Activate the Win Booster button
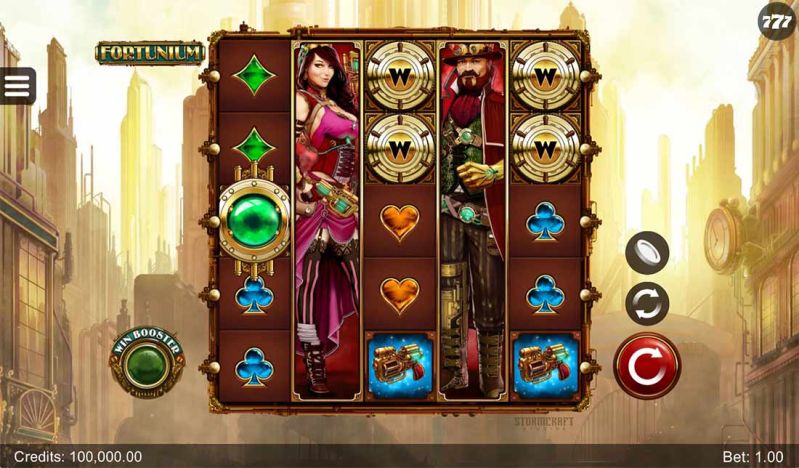The image size is (799, 468). click(x=147, y=362)
